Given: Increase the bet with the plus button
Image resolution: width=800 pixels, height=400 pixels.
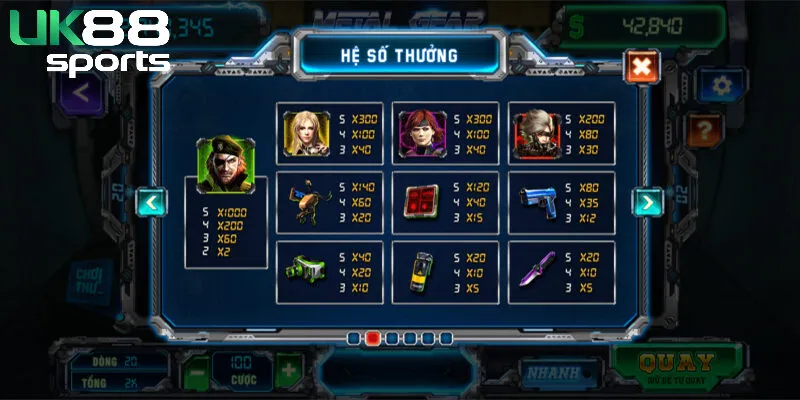Looking at the screenshot, I should pos(287,369).
